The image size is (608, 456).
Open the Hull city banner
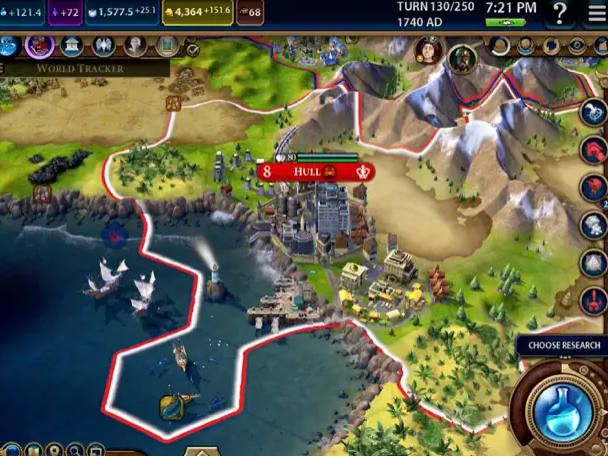click(x=316, y=172)
